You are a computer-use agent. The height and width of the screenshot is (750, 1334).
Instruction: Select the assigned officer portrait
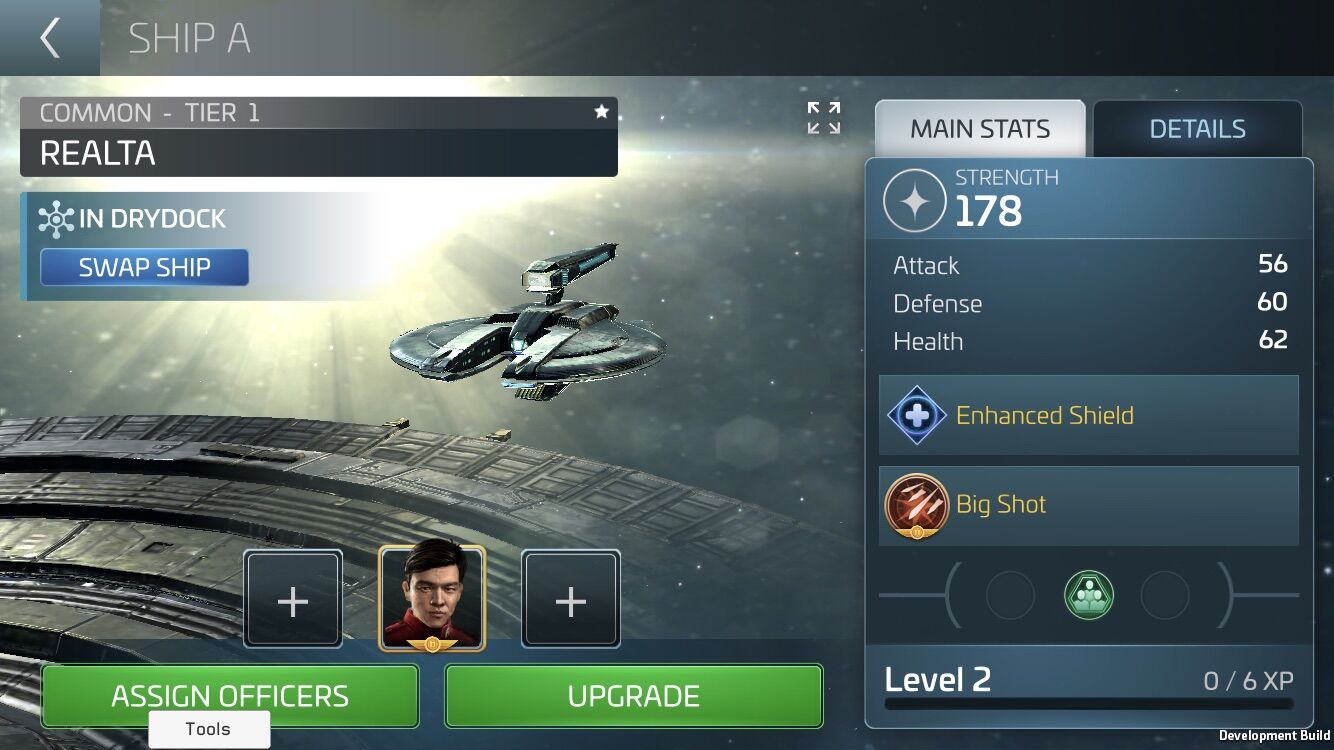432,598
